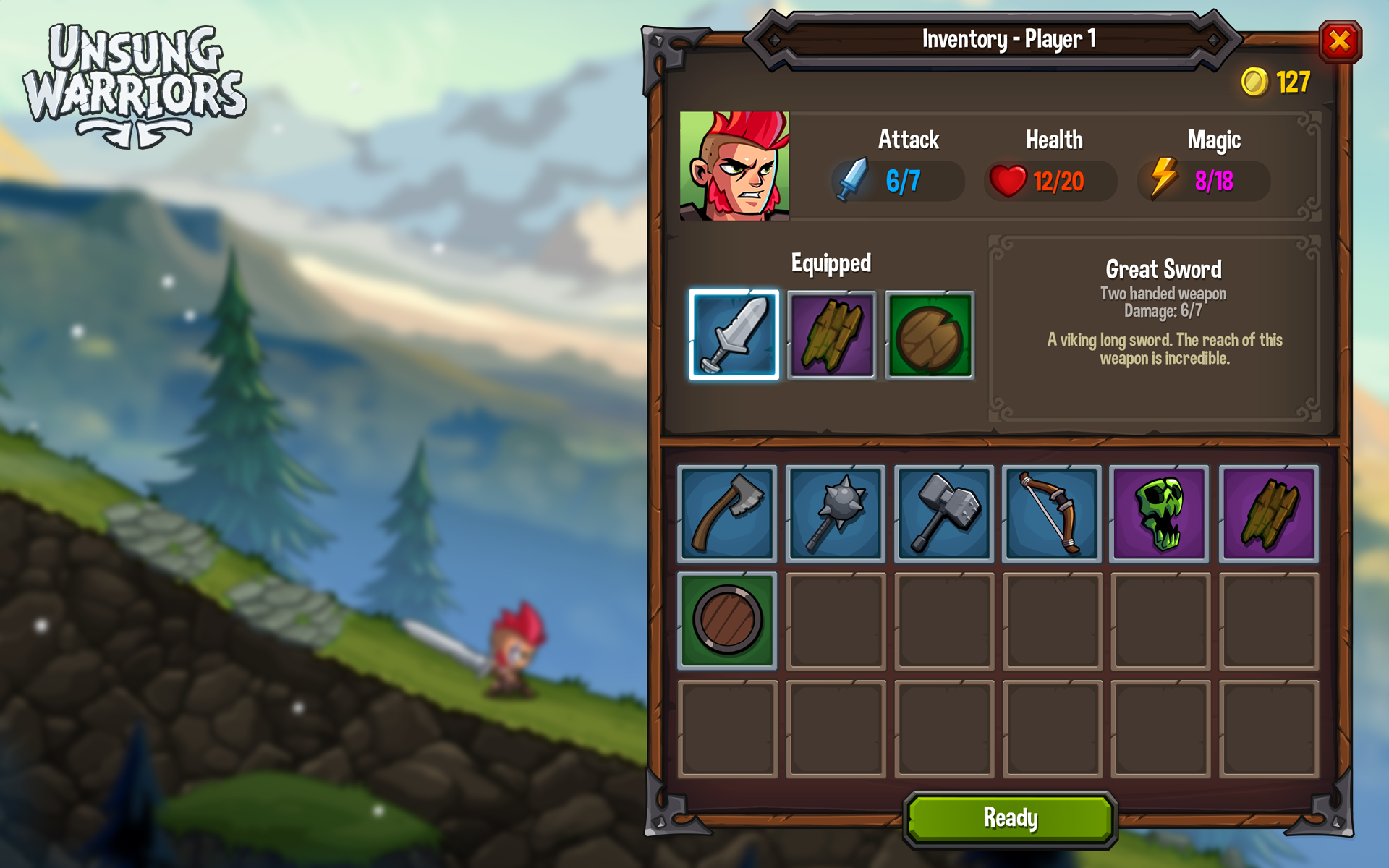Pick the axe from the inventory grid
The height and width of the screenshot is (868, 1389).
click(727, 514)
